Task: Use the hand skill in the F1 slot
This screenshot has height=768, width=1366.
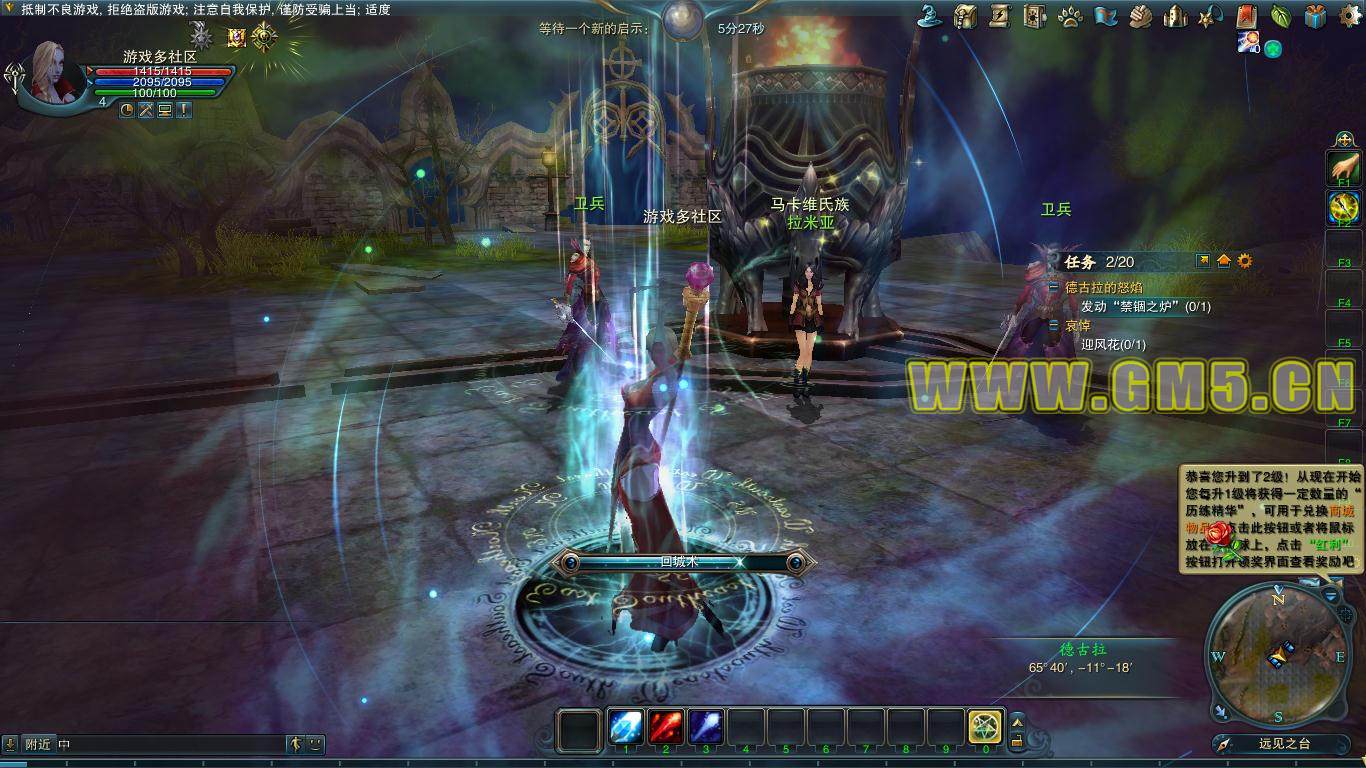Action: [x=1343, y=167]
